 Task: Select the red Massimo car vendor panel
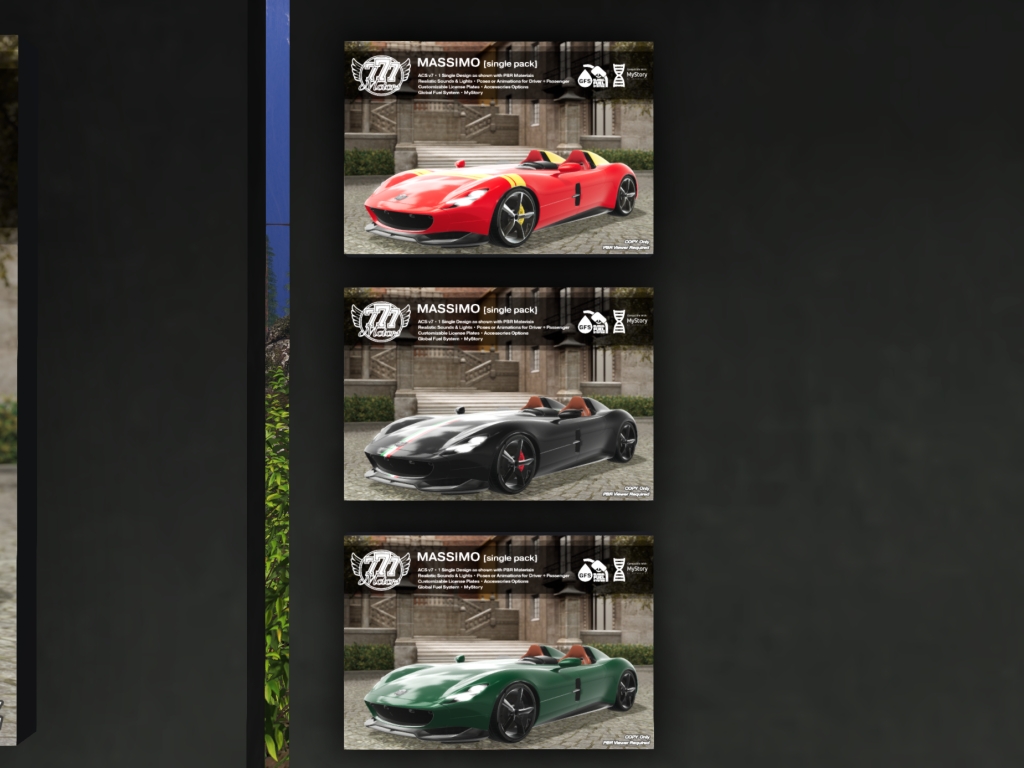[x=498, y=148]
